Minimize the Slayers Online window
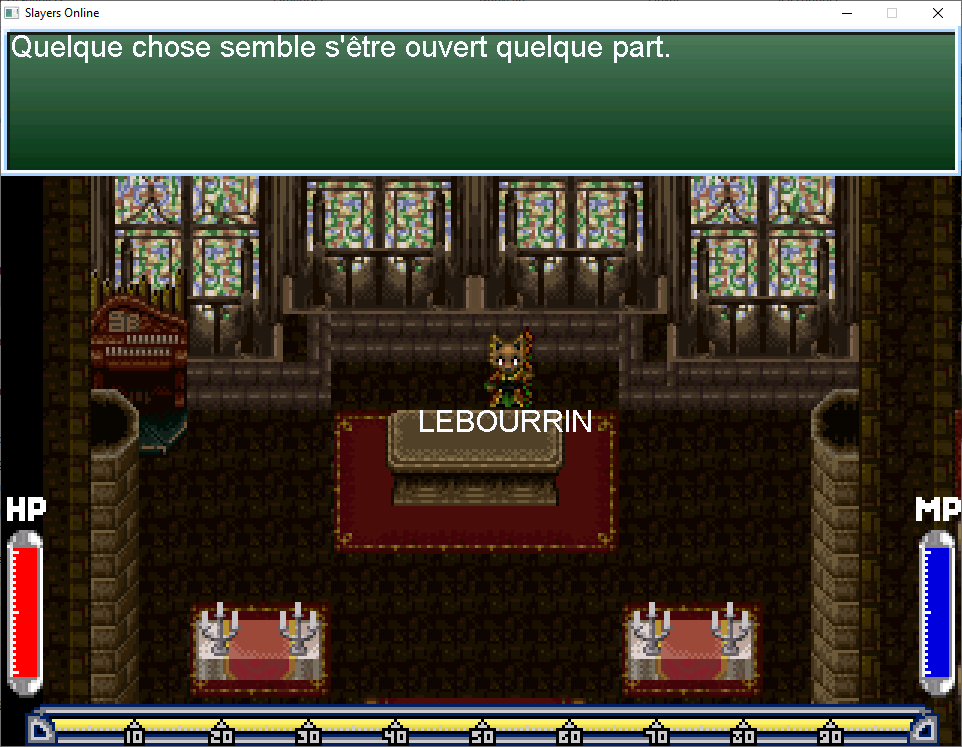Screen dimensions: 962x747 pos(846,13)
